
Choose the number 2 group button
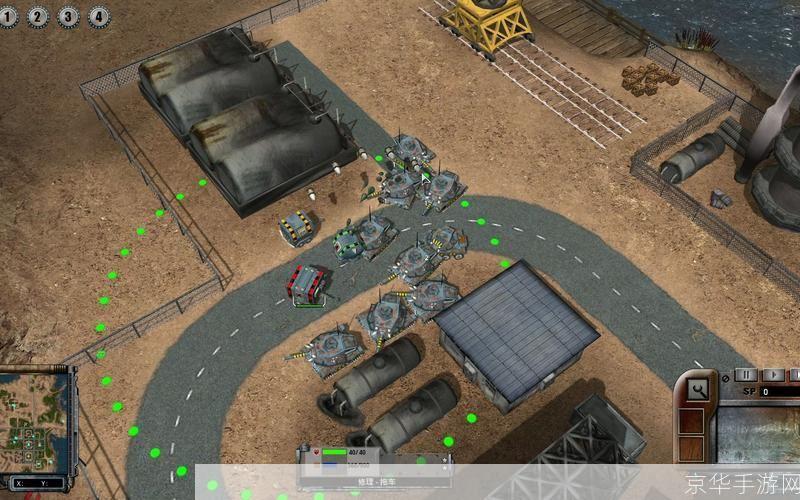[x=38, y=16]
